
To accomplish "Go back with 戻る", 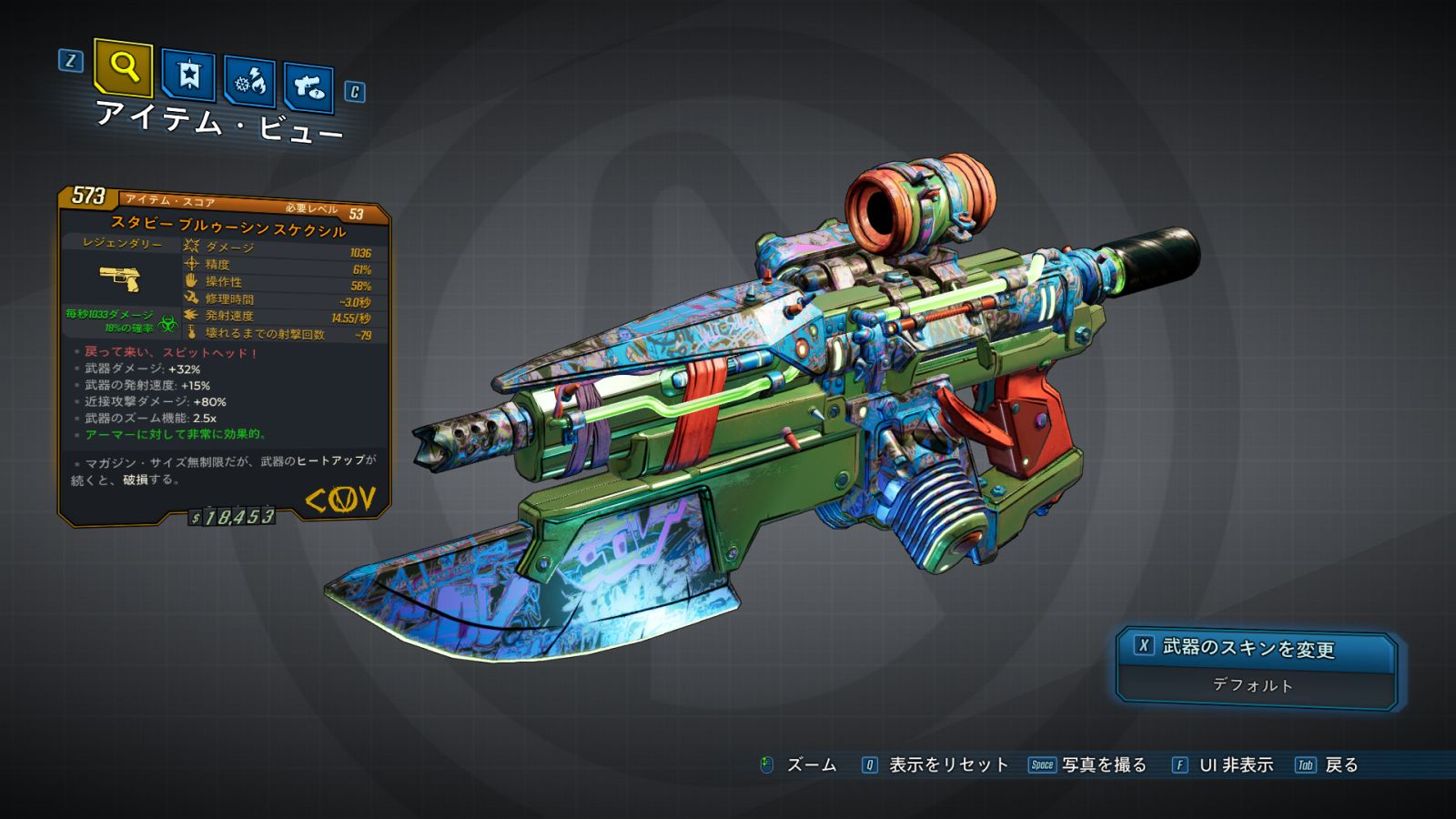I will [x=1340, y=765].
